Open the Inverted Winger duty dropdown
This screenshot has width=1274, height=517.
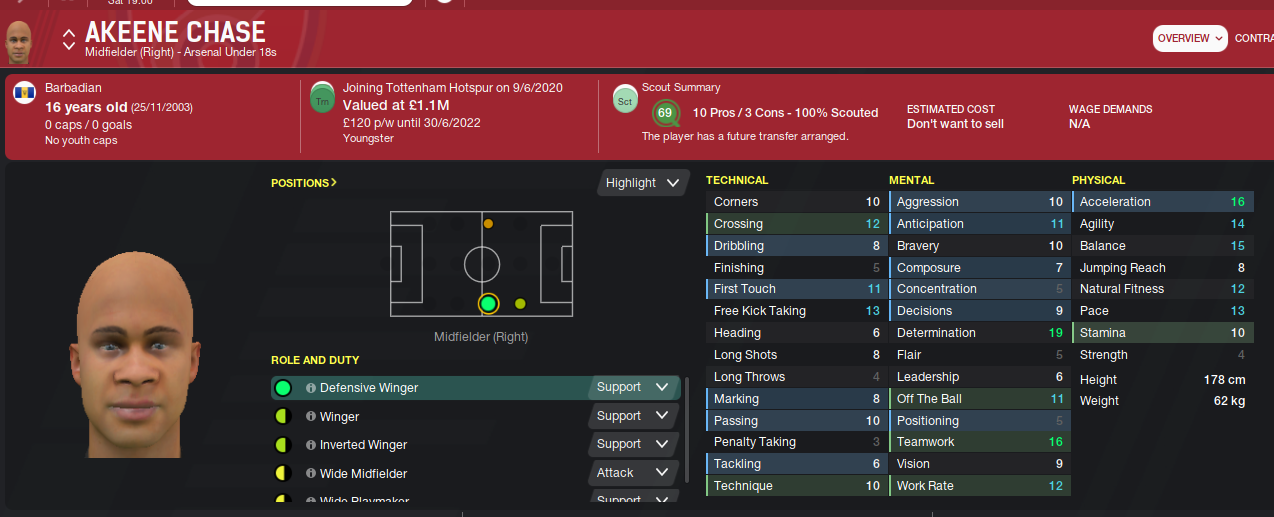coord(634,444)
